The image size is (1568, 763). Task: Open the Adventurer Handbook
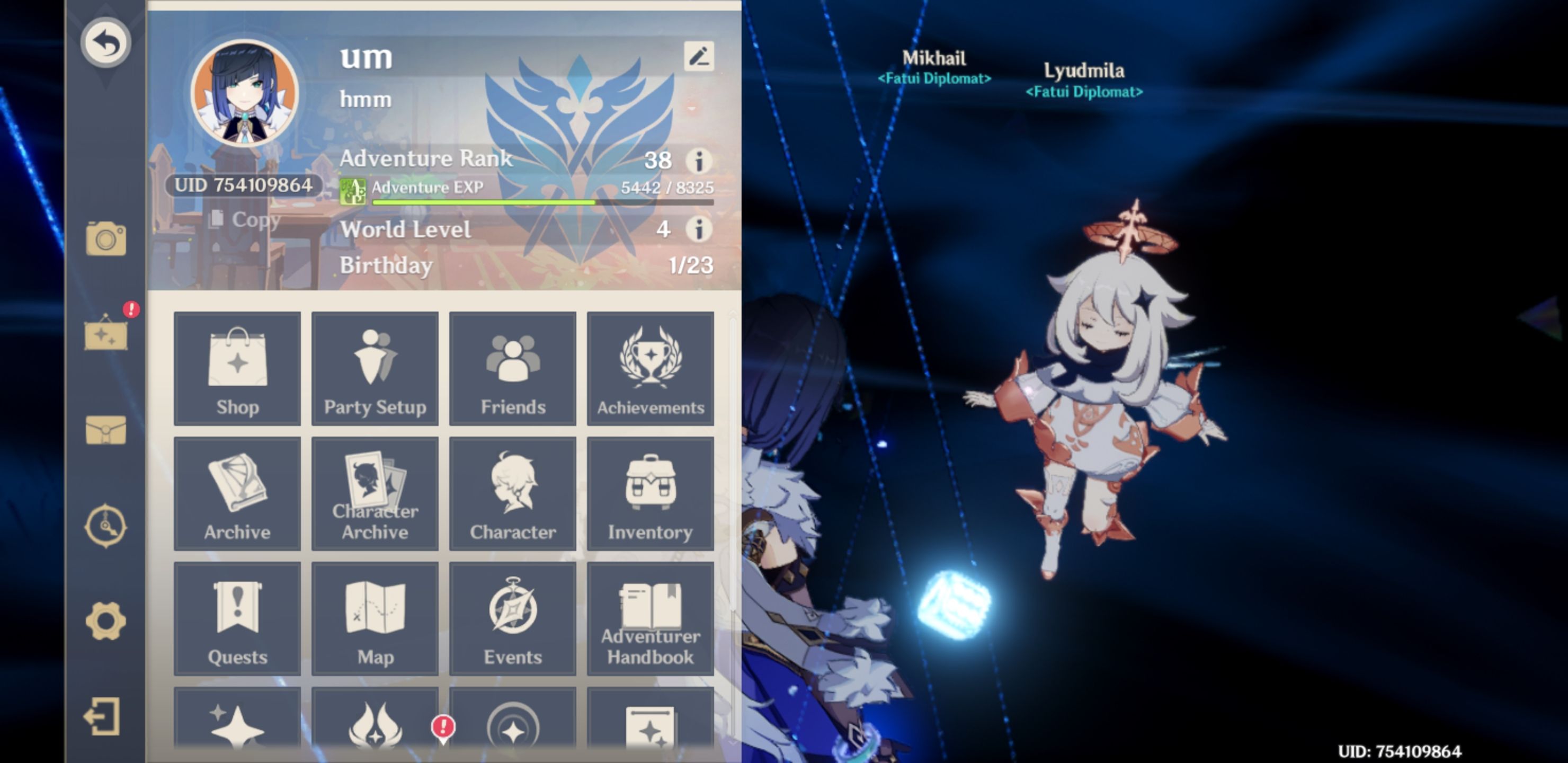[x=650, y=618]
